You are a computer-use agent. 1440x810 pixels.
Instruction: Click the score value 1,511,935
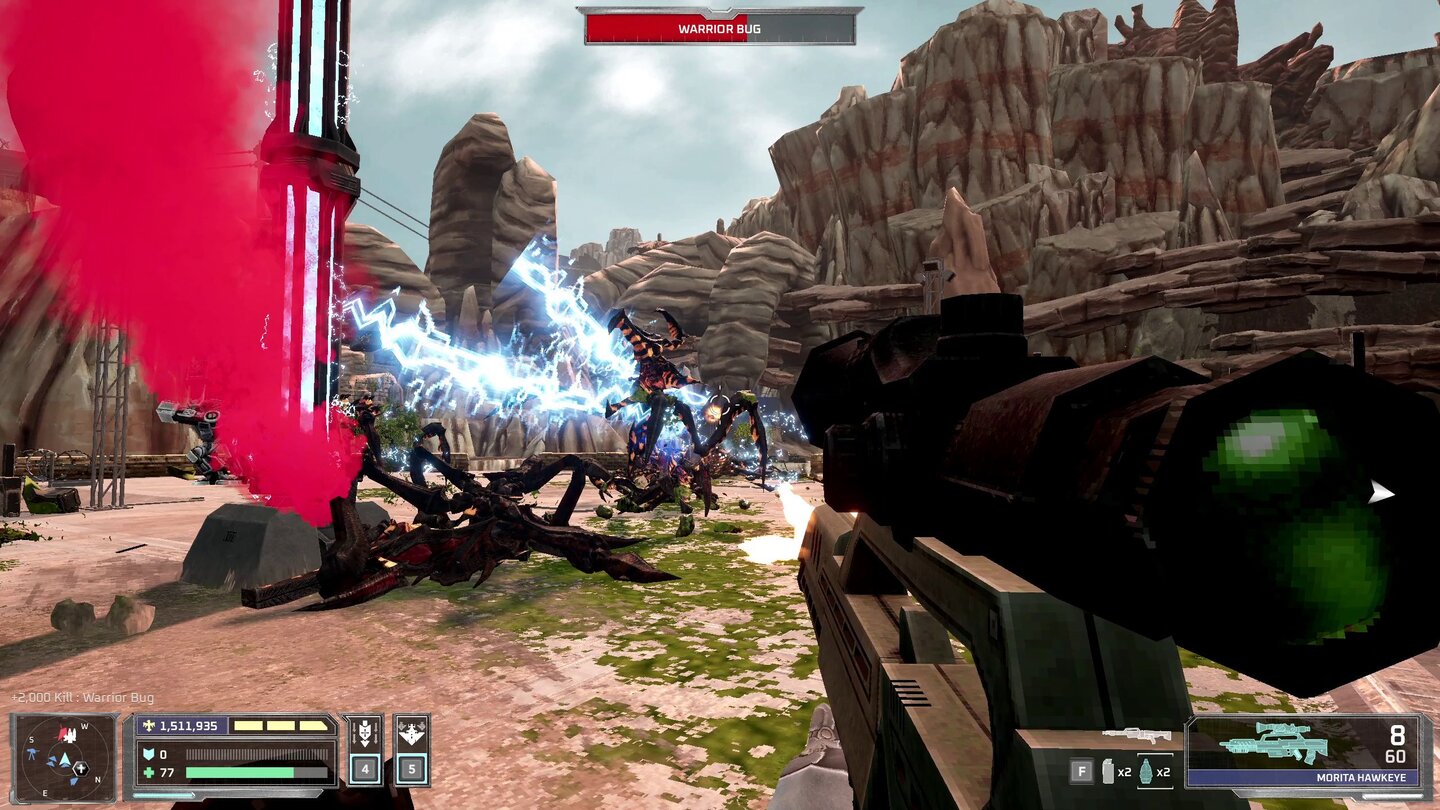(x=188, y=725)
